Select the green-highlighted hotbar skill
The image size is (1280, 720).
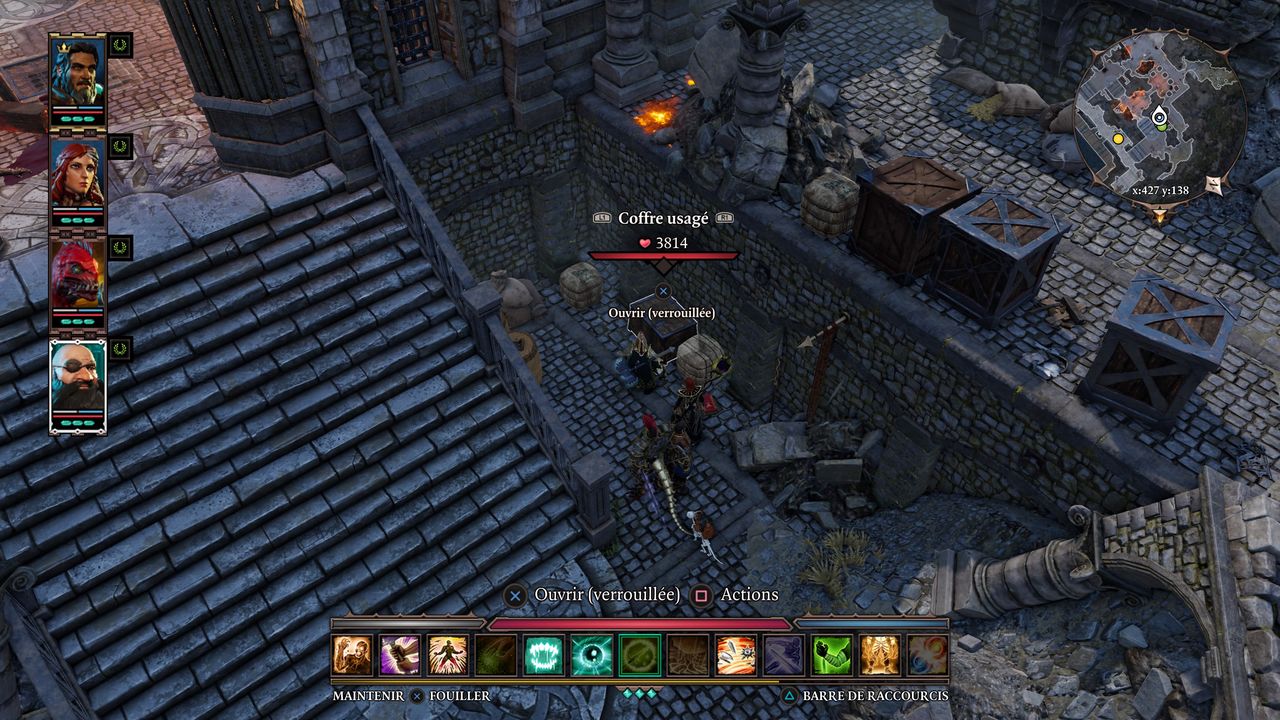640,655
